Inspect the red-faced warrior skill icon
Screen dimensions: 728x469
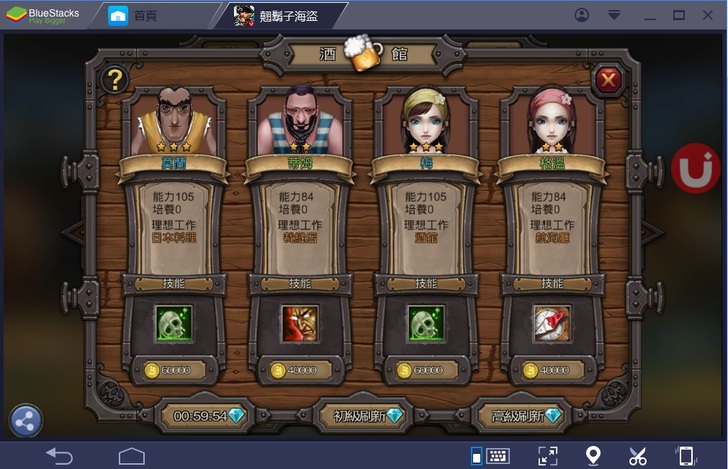point(300,323)
